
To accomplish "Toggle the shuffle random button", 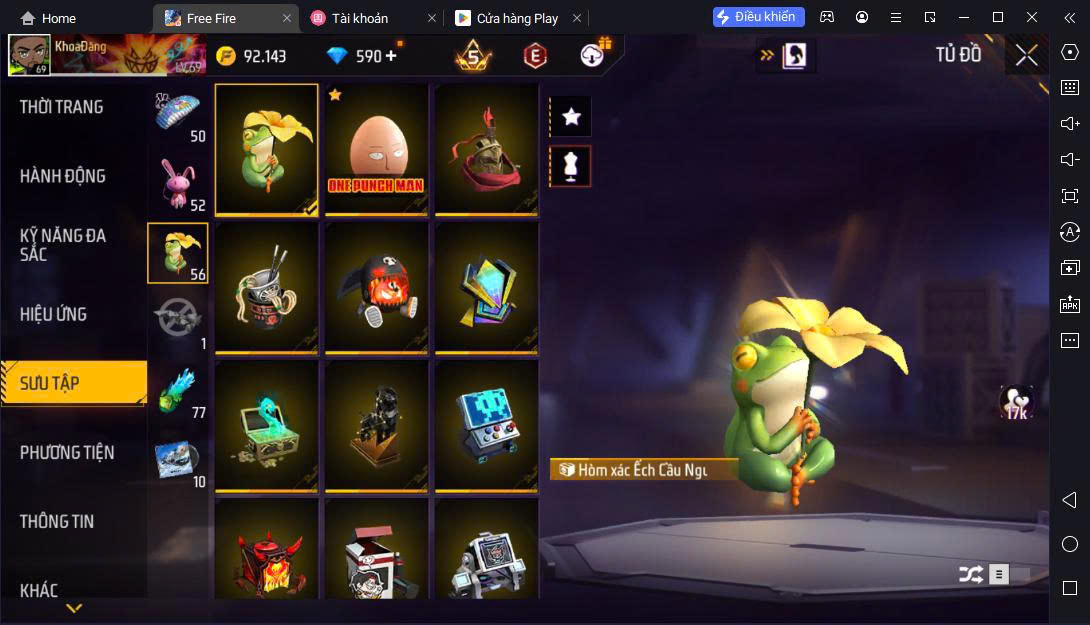I will coord(970,574).
